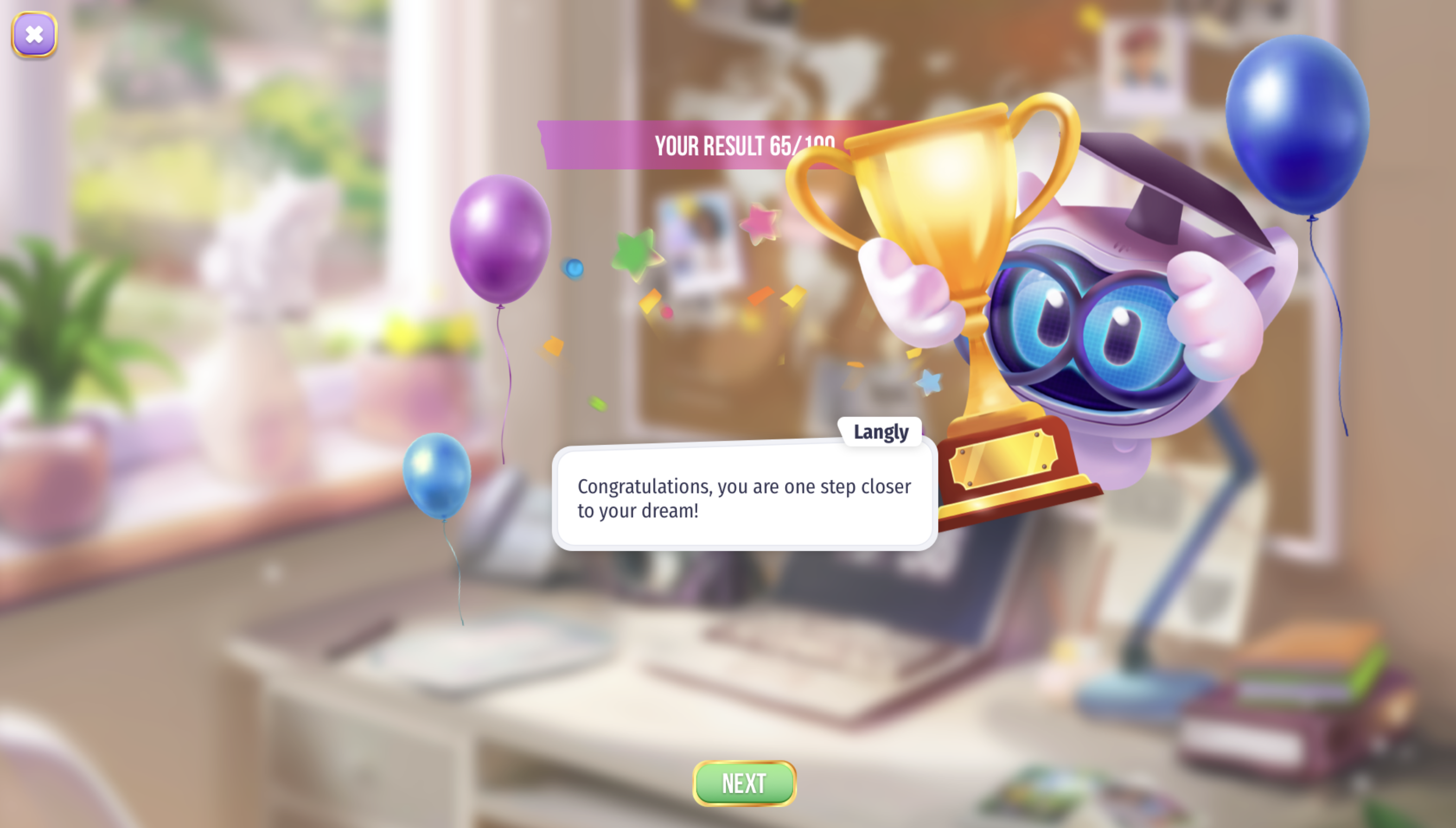Click the green NEXT button

click(x=744, y=783)
